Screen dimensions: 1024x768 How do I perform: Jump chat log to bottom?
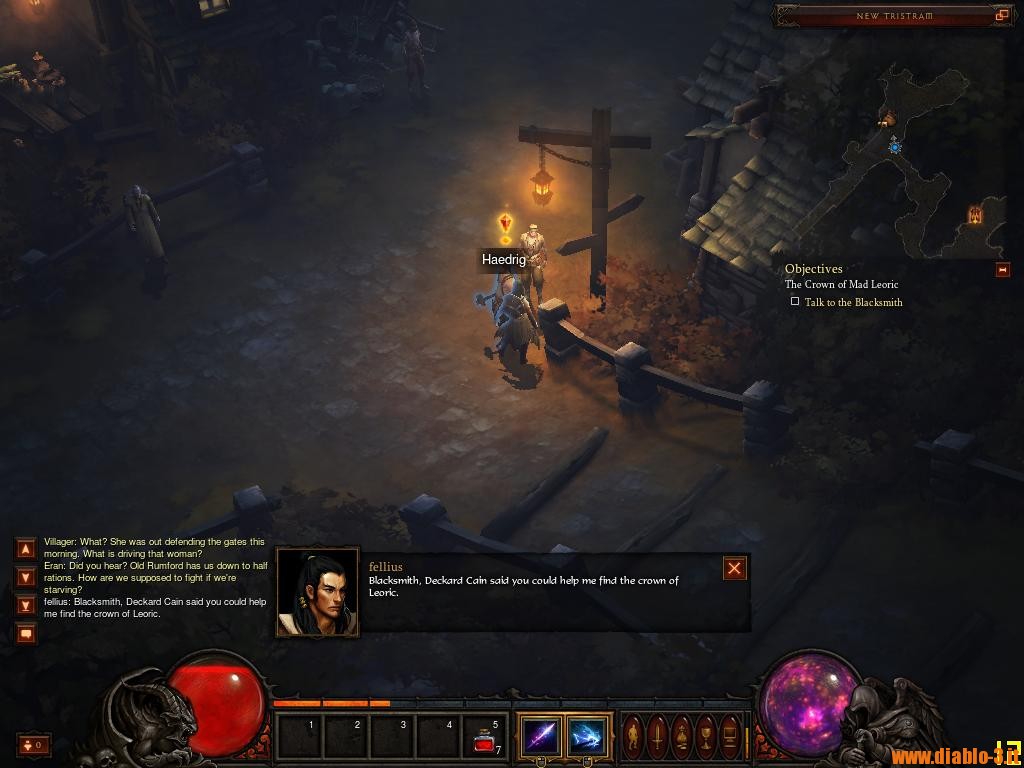tap(26, 604)
